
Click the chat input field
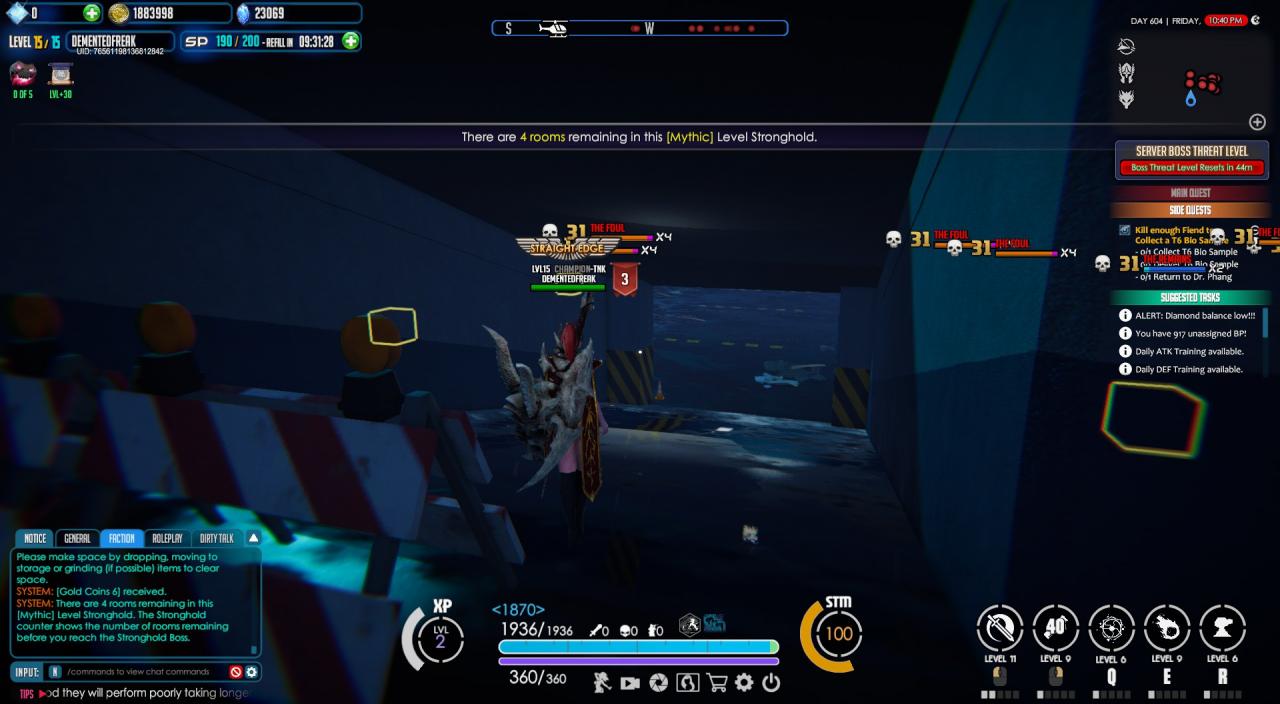[140, 672]
